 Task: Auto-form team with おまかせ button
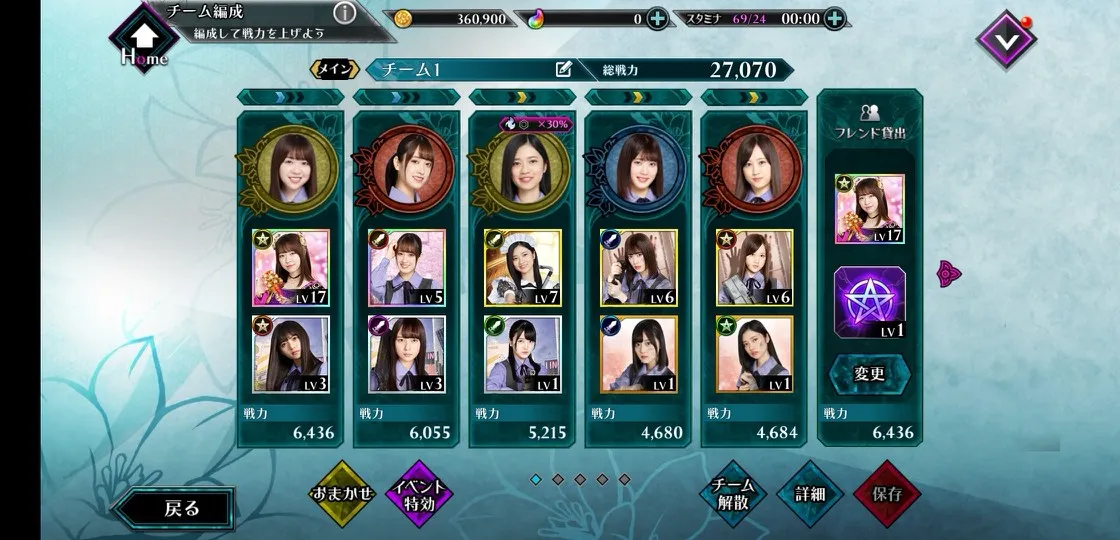341,493
